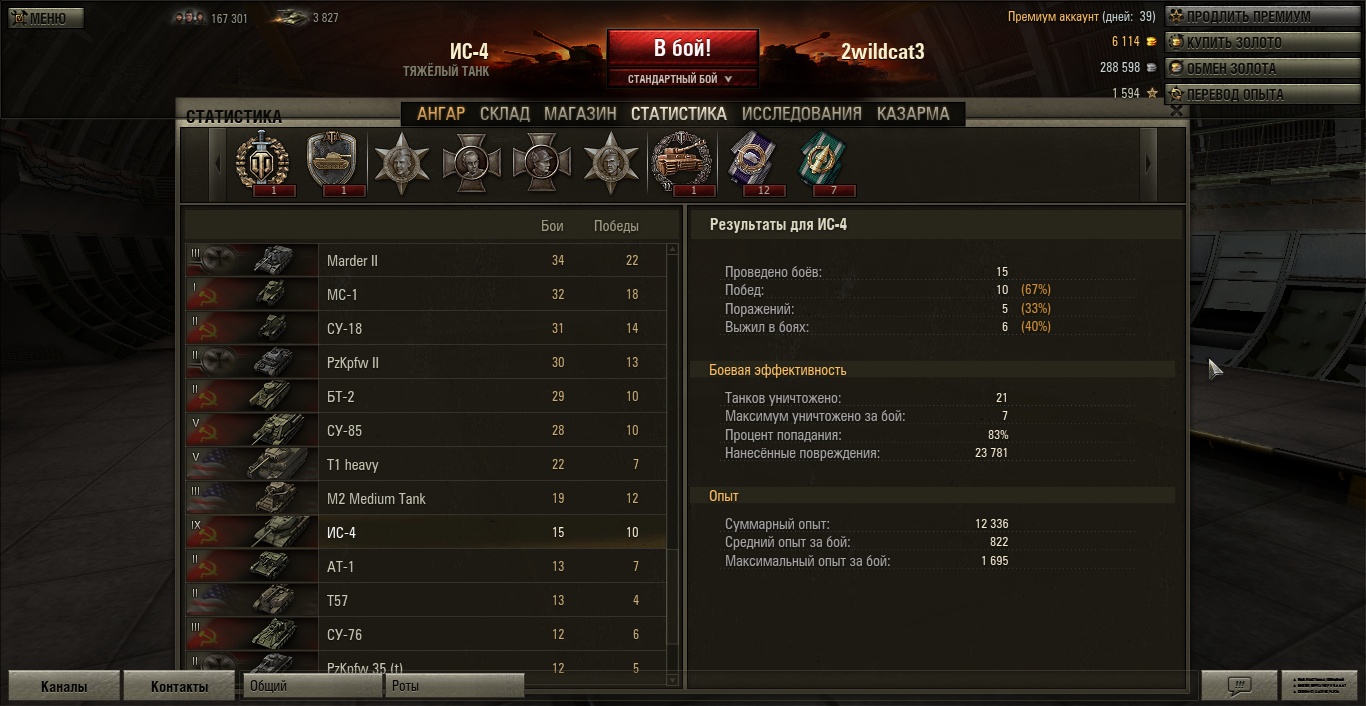1366x706 pixels.
Task: Open the Контакты contacts list
Action: pos(180,687)
